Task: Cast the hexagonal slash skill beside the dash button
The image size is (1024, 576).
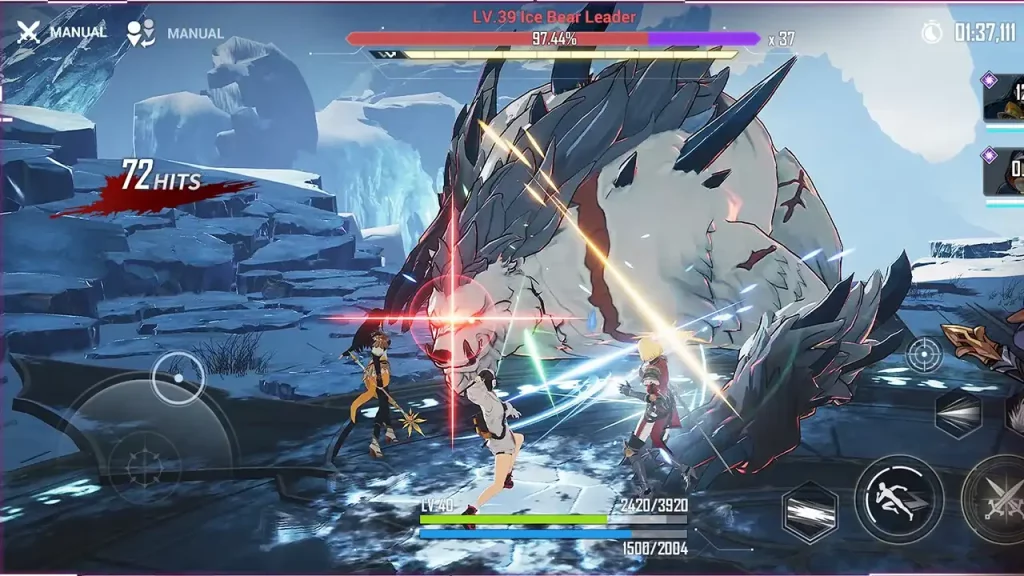Action: [810, 511]
